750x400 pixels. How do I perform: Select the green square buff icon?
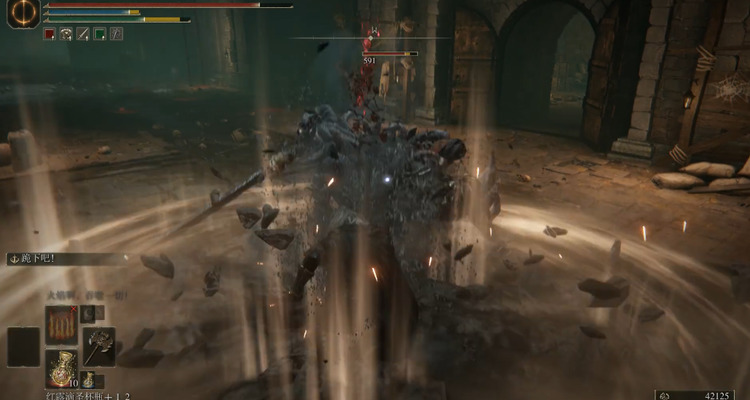point(100,34)
